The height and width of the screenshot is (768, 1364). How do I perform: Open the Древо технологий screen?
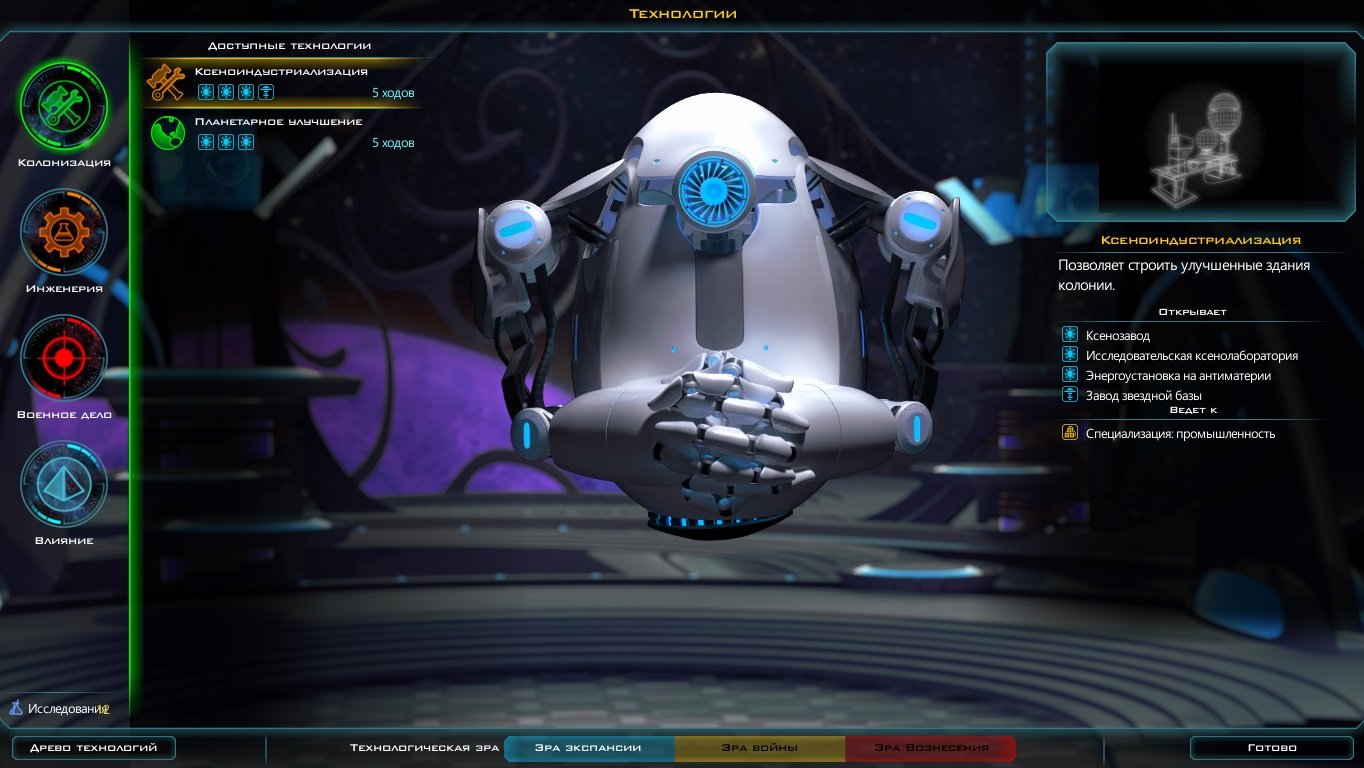click(x=93, y=746)
